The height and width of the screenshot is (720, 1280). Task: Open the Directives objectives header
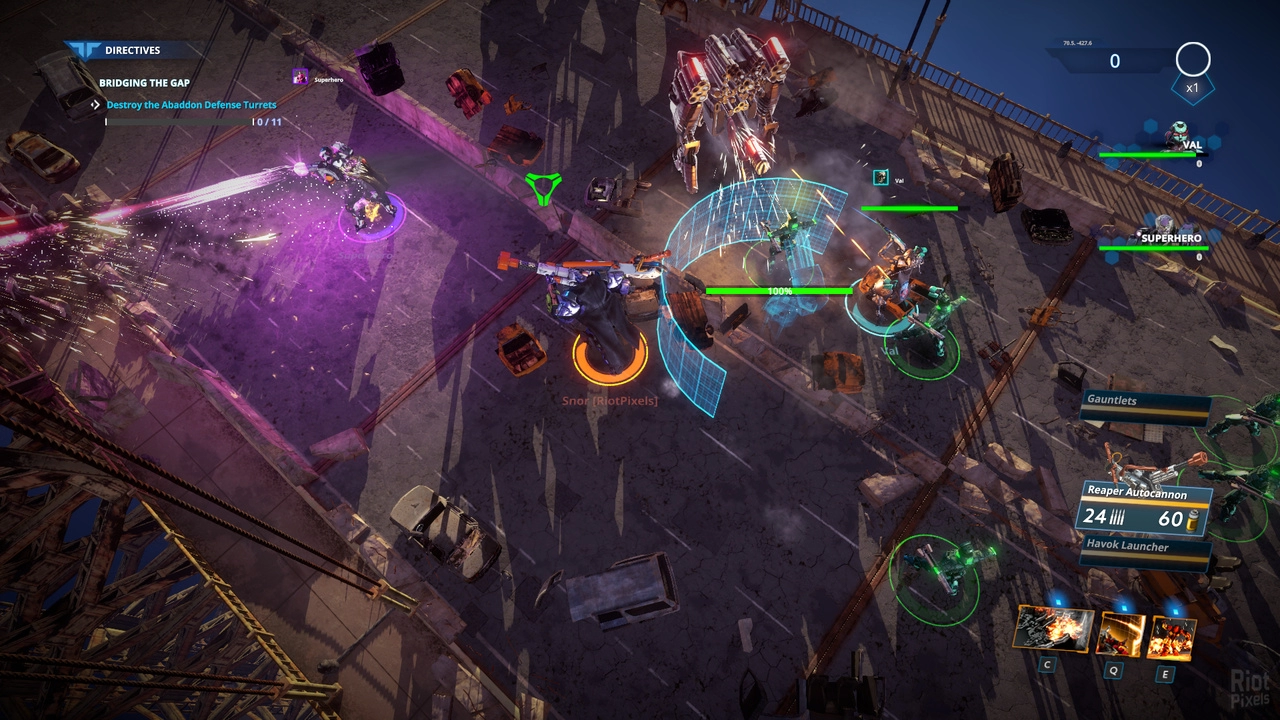point(132,50)
